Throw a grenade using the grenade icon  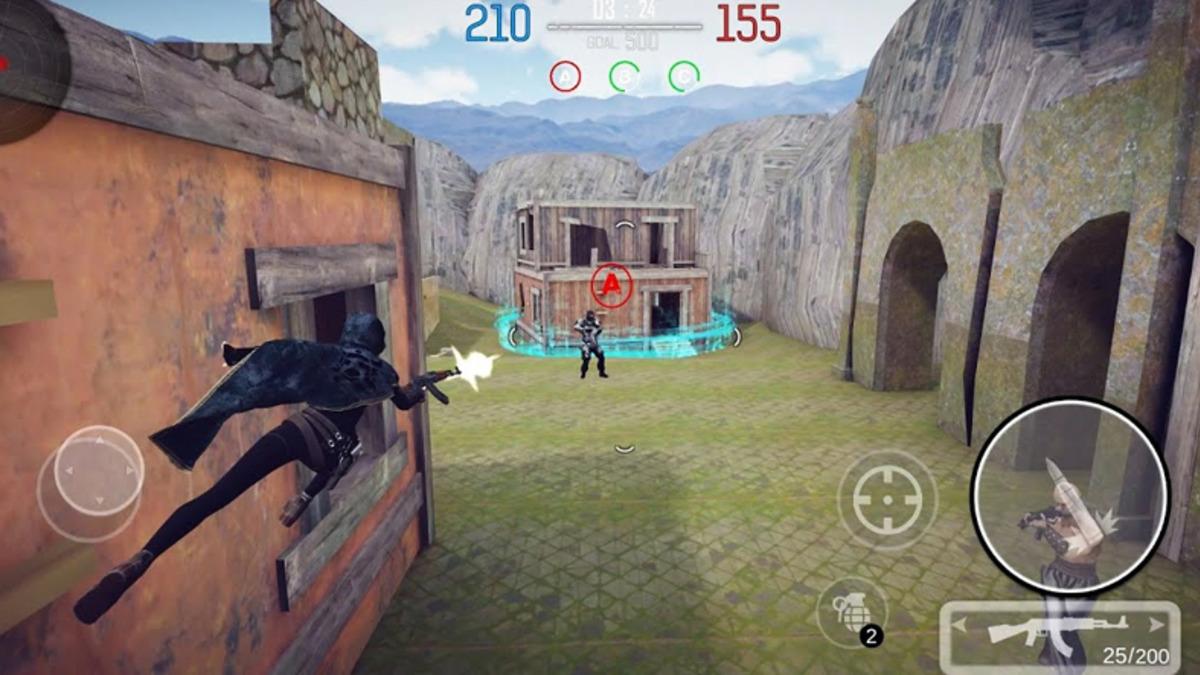[x=851, y=611]
